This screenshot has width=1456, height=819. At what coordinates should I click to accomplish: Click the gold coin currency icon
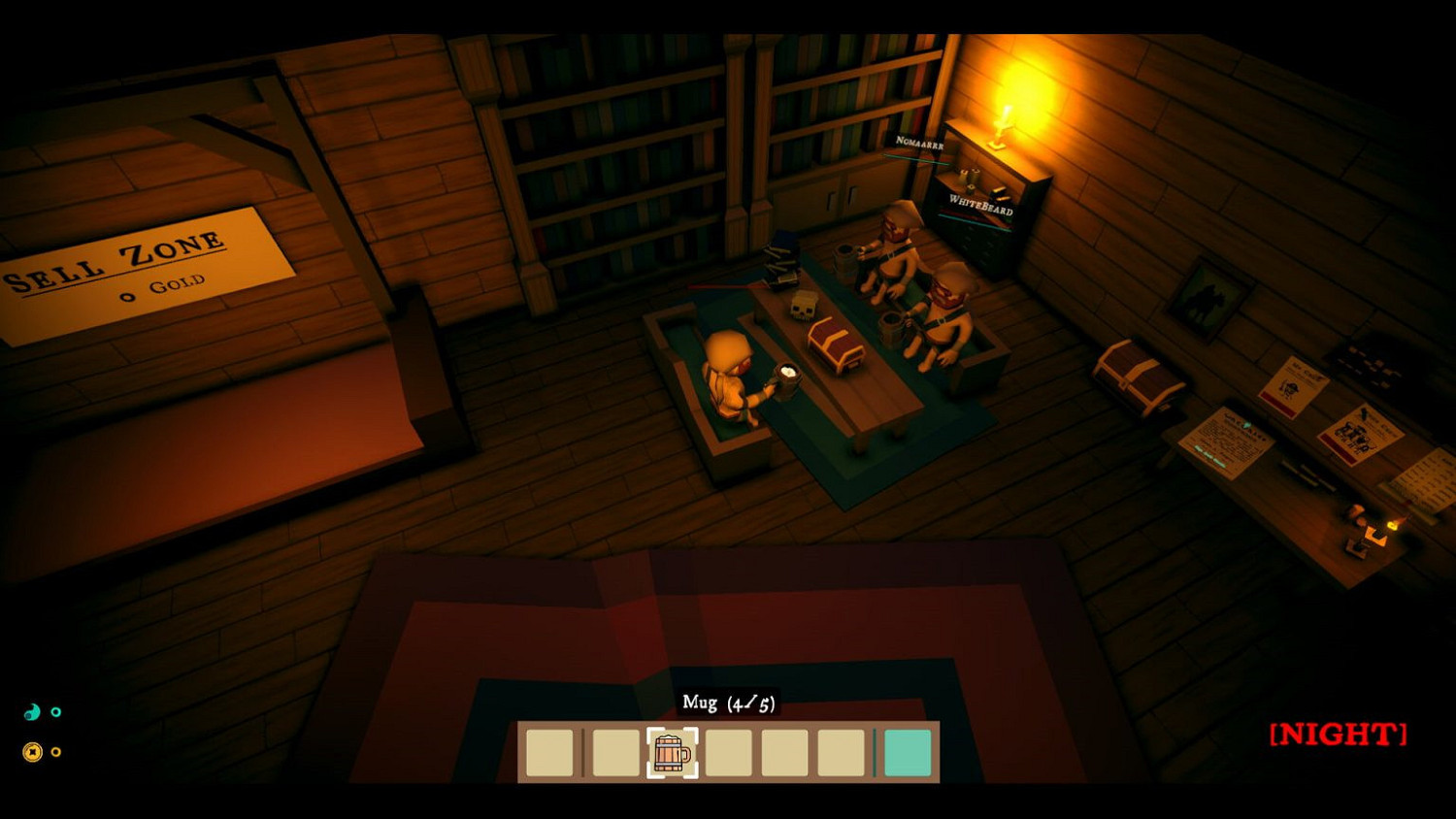pyautogui.click(x=31, y=751)
